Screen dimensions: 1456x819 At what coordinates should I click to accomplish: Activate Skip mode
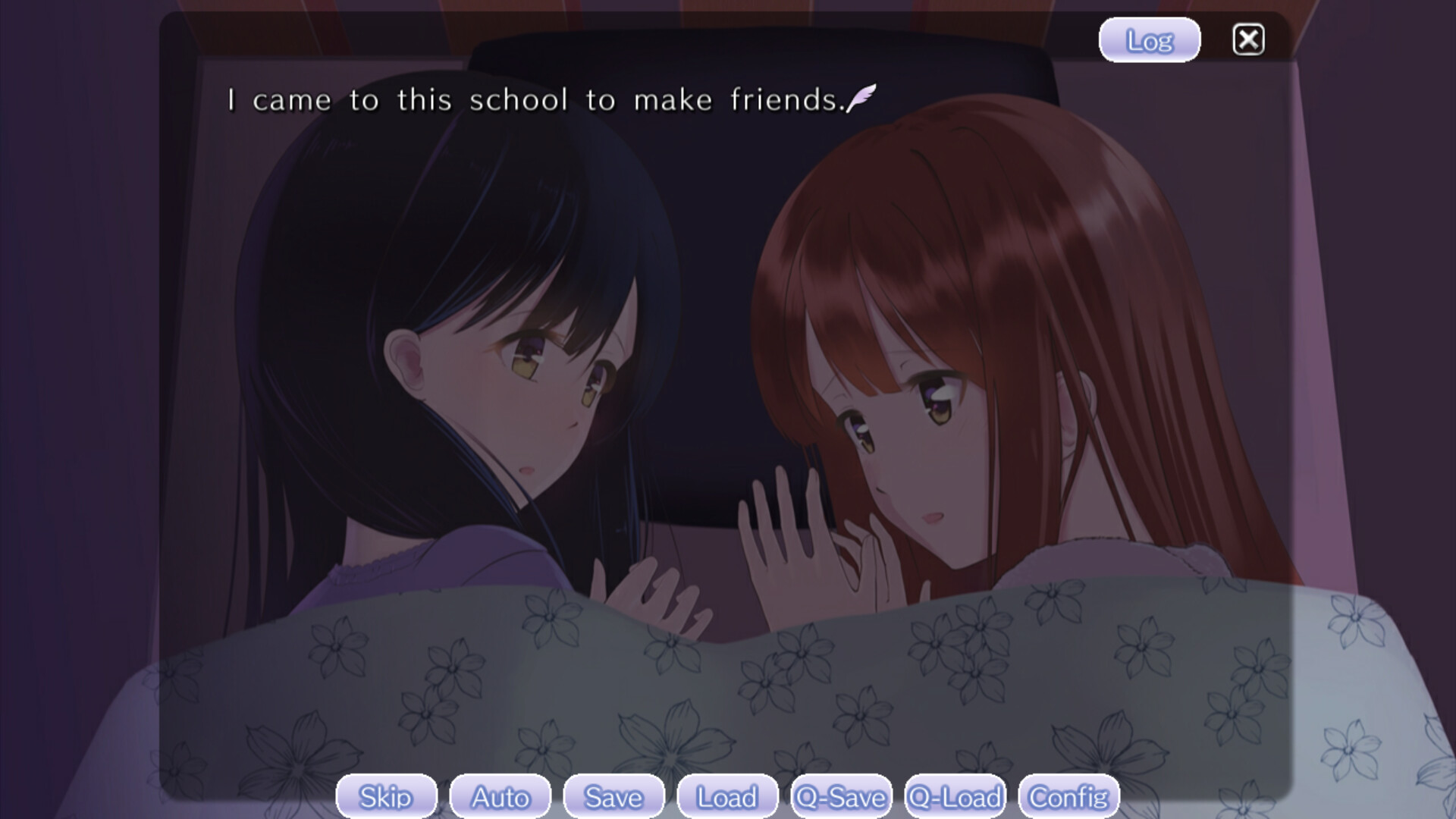tap(386, 797)
